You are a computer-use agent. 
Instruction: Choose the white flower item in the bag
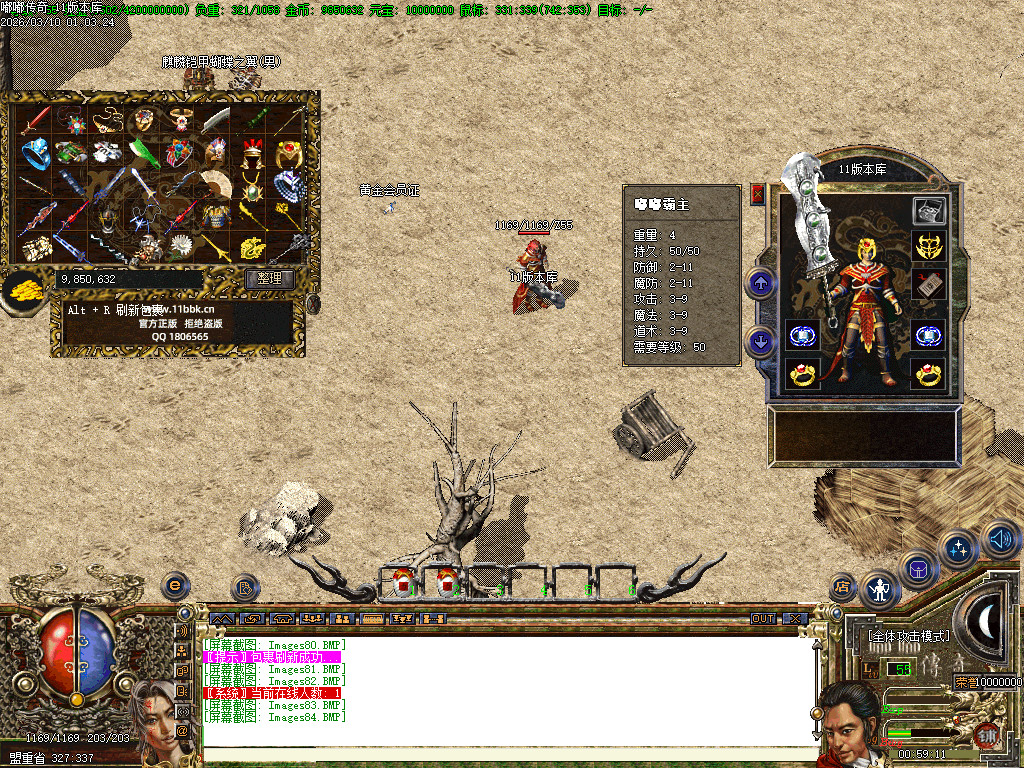point(180,245)
